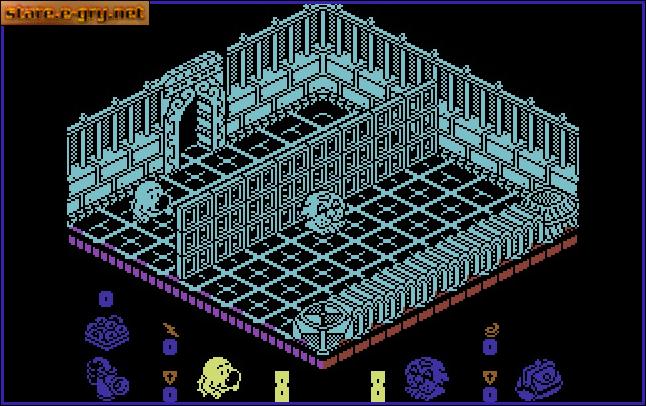Select the blue Heels character icon
The image size is (646, 406).
426,378
